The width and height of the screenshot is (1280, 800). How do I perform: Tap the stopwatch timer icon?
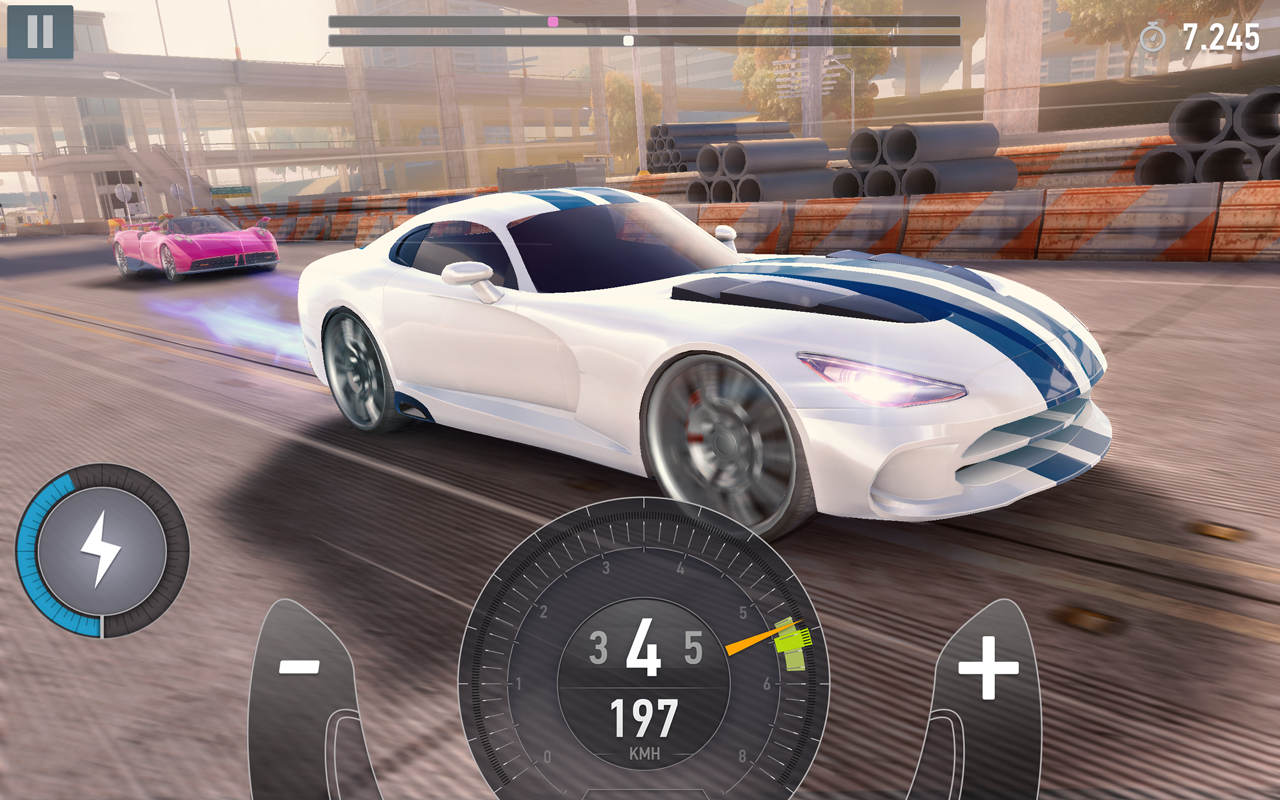pyautogui.click(x=1152, y=34)
